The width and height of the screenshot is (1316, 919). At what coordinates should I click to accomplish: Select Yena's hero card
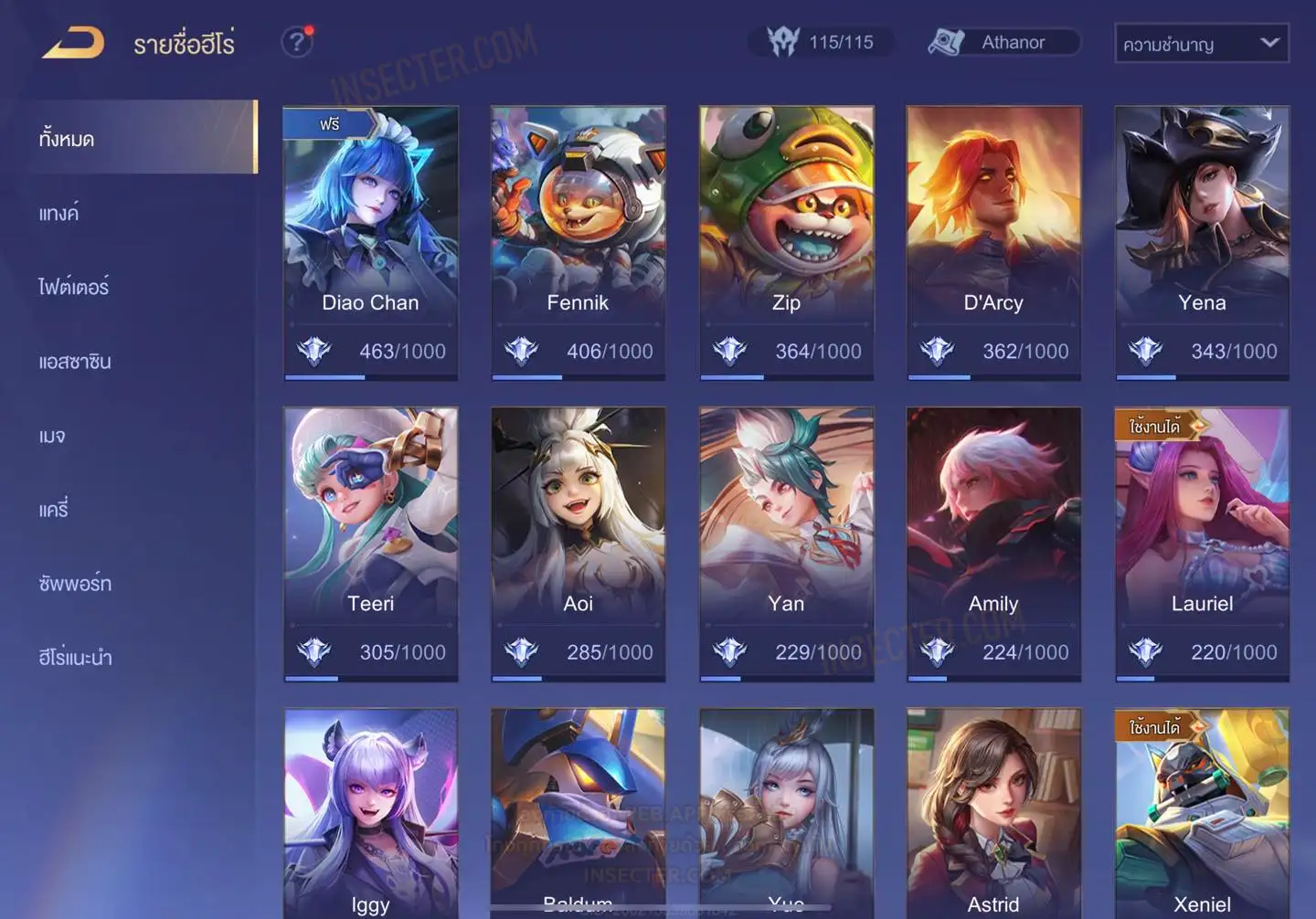click(1202, 242)
